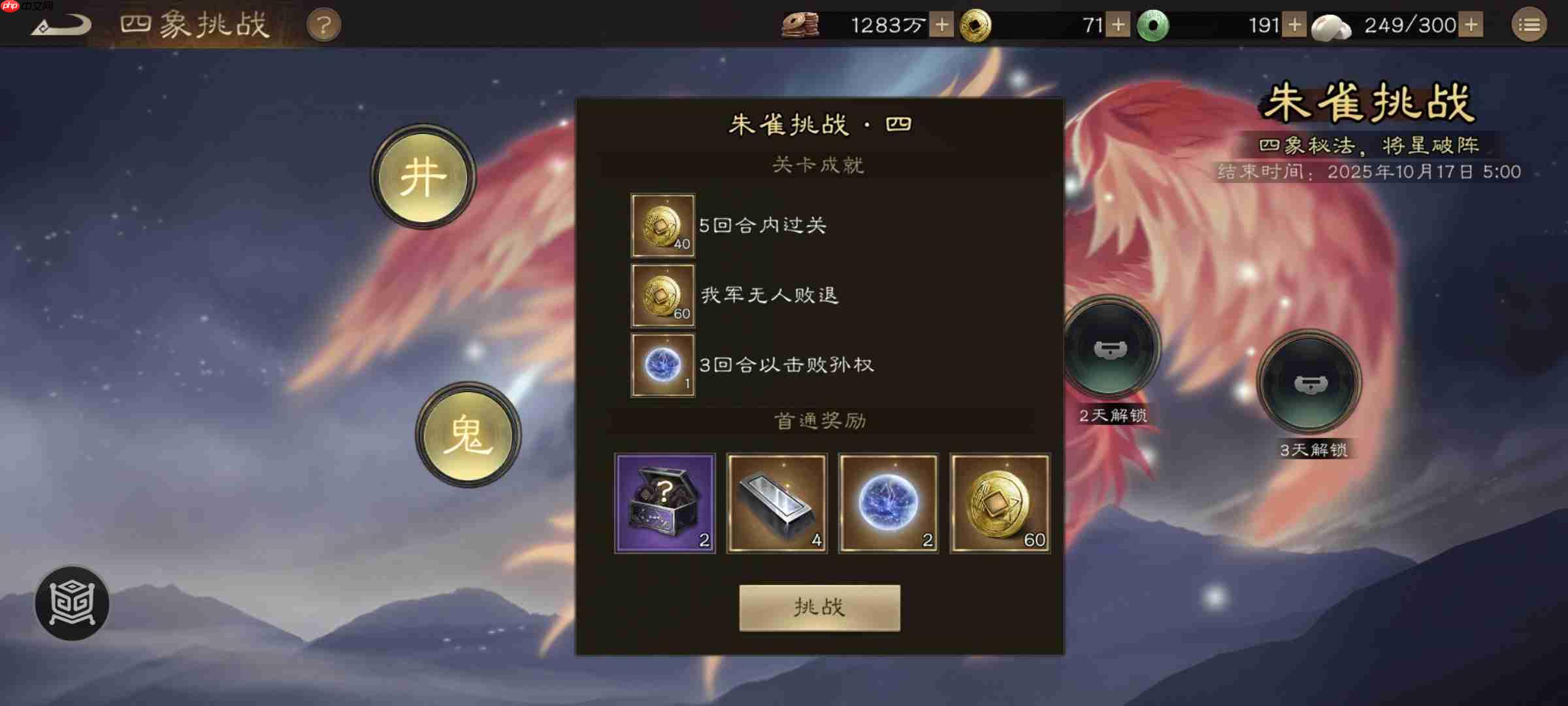This screenshot has width=1568, height=706.
Task: Click the coin icon for 我军无人败退 achievement
Action: 662,295
